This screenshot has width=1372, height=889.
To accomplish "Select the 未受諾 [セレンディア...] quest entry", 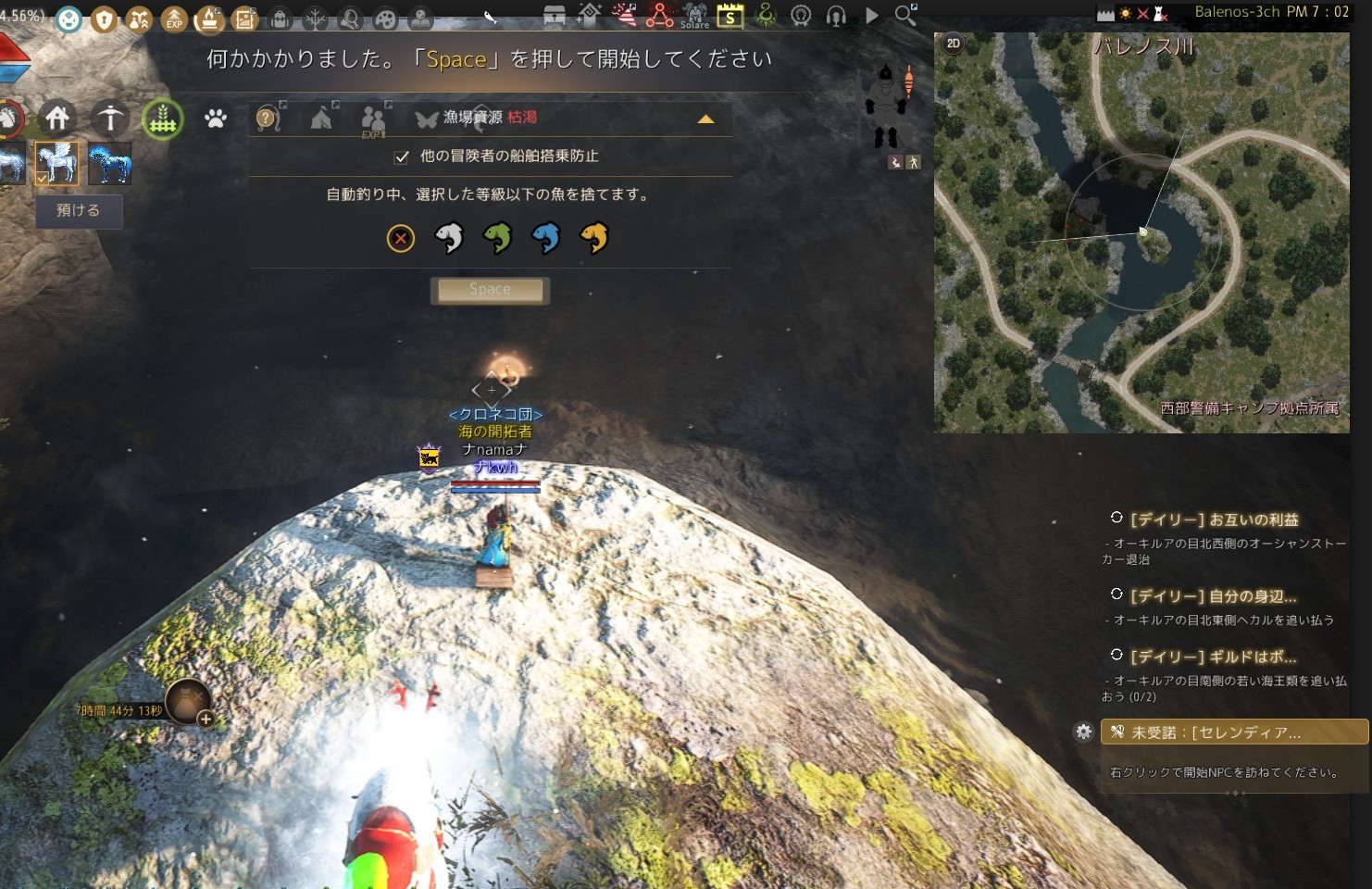I will 1233,732.
